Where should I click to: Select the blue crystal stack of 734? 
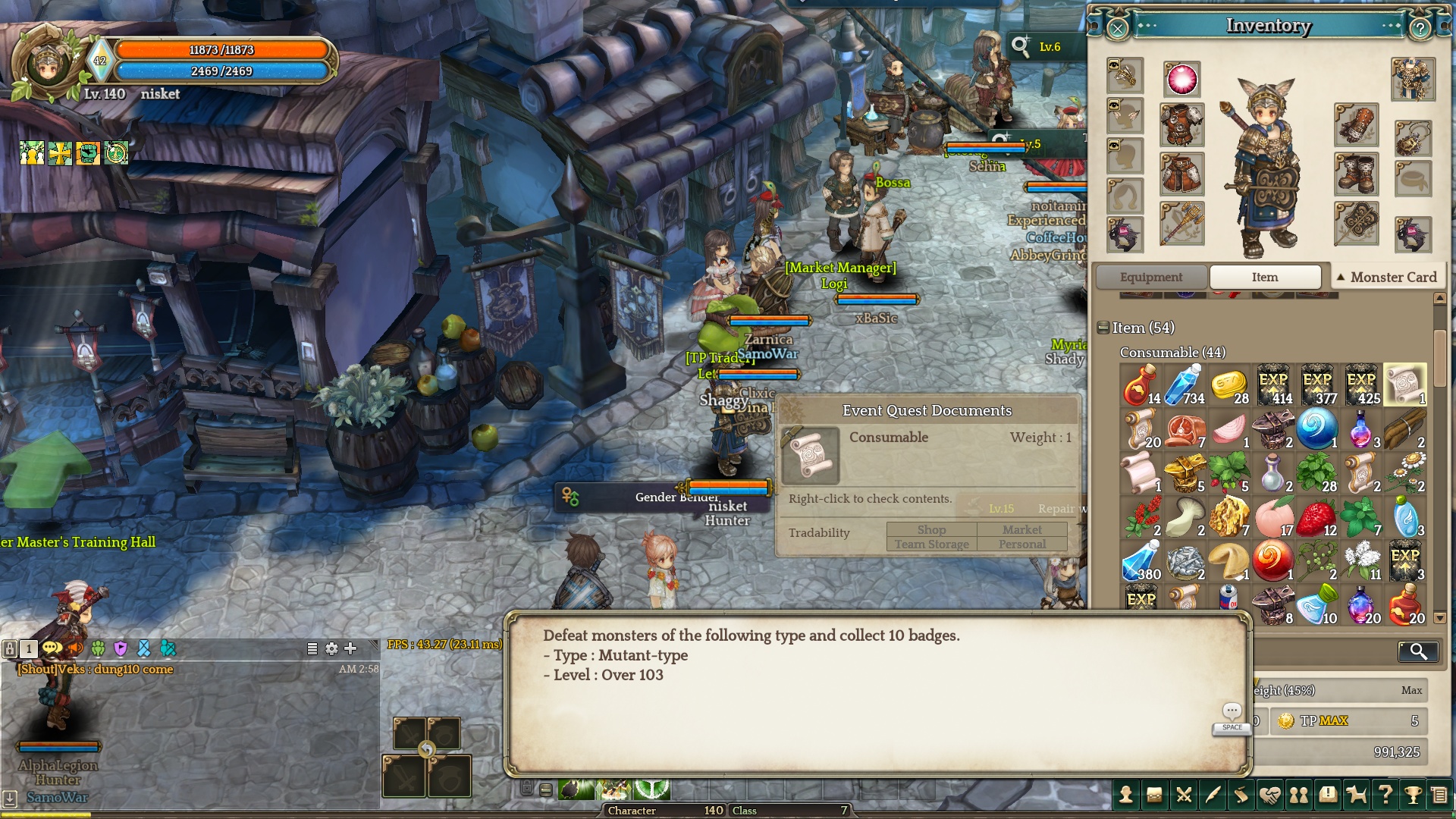pyautogui.click(x=1185, y=384)
